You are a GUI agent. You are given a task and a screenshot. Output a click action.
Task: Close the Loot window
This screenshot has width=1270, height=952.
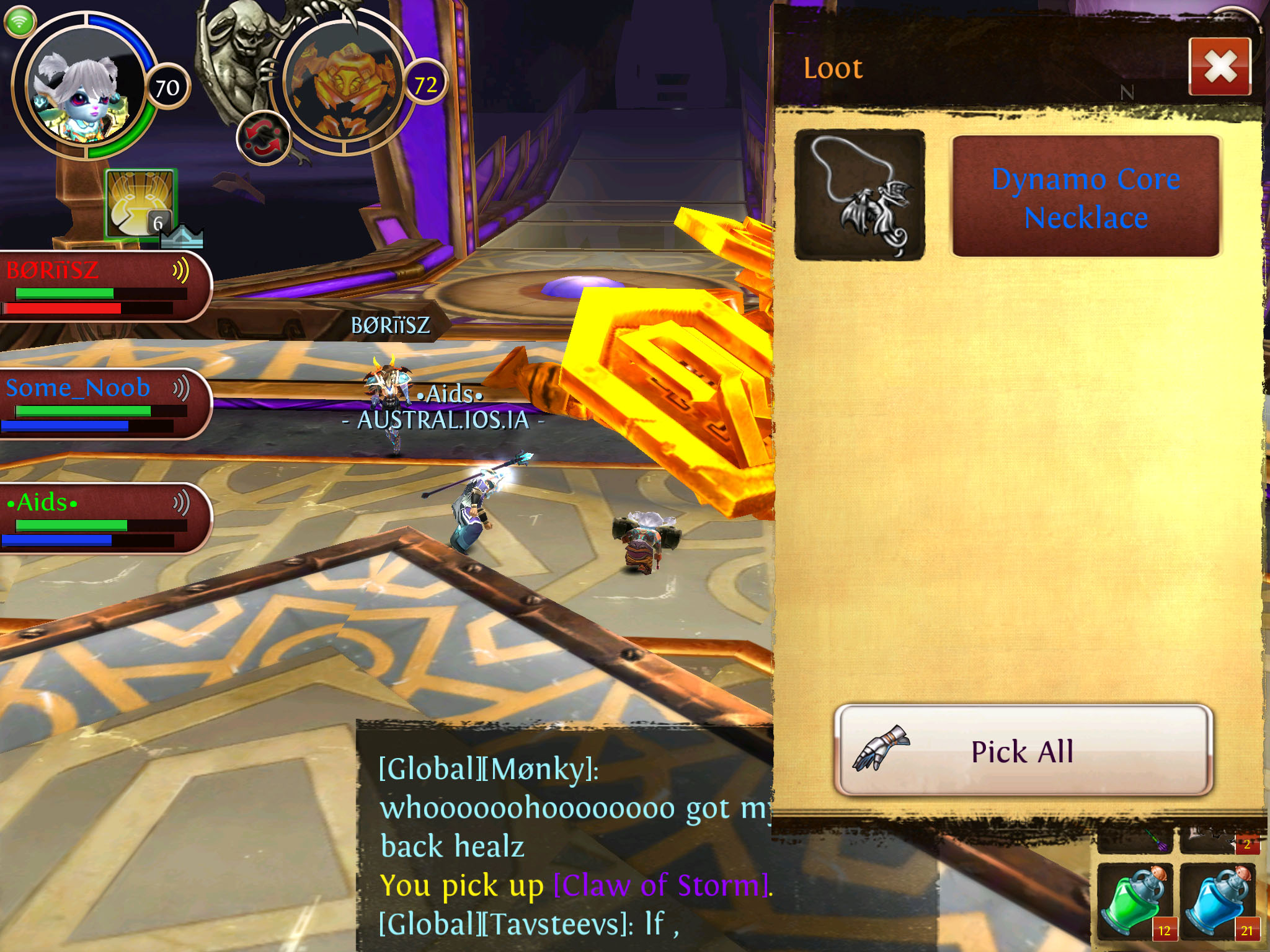[1219, 67]
